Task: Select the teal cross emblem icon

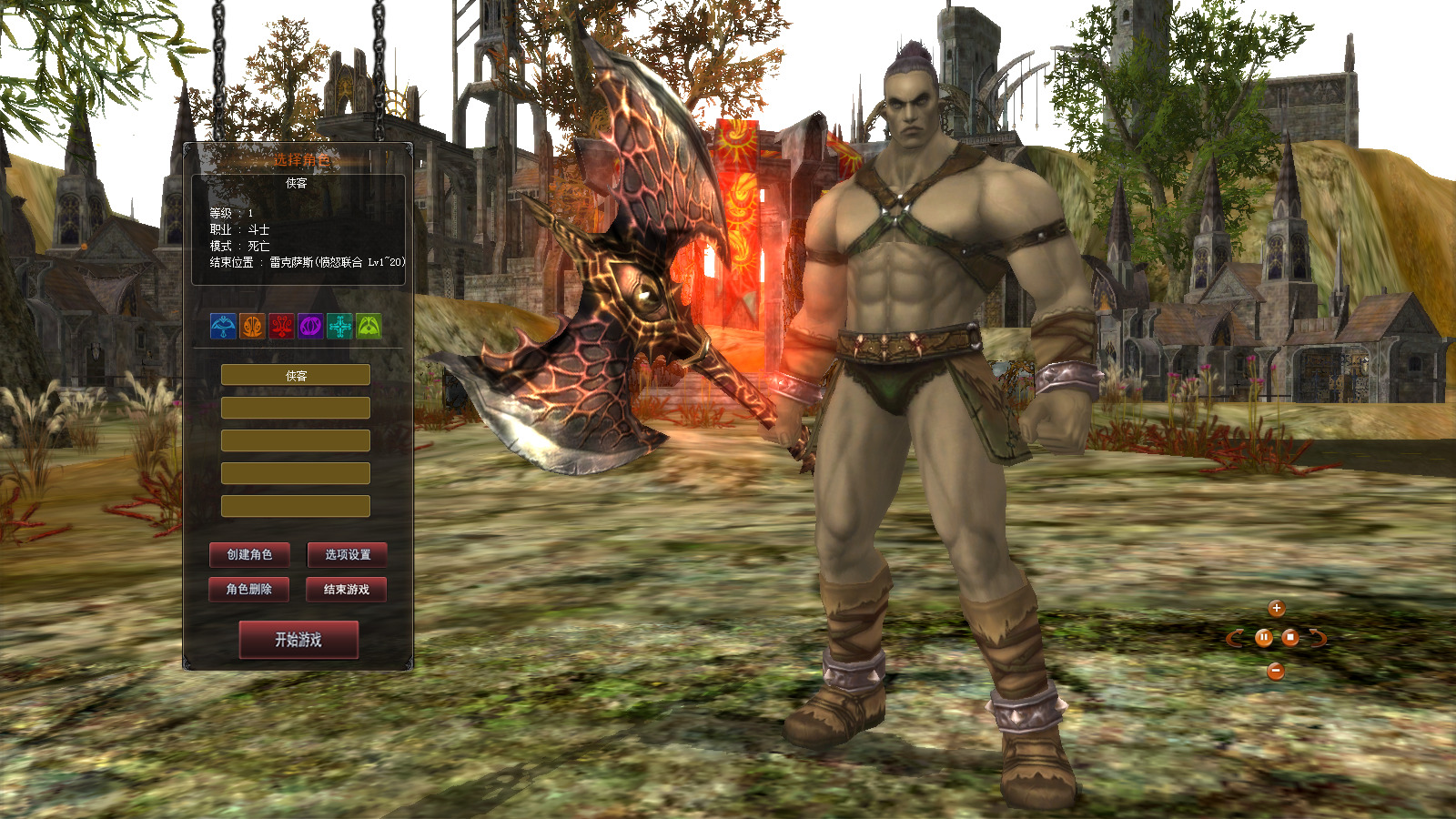Action: click(x=339, y=326)
